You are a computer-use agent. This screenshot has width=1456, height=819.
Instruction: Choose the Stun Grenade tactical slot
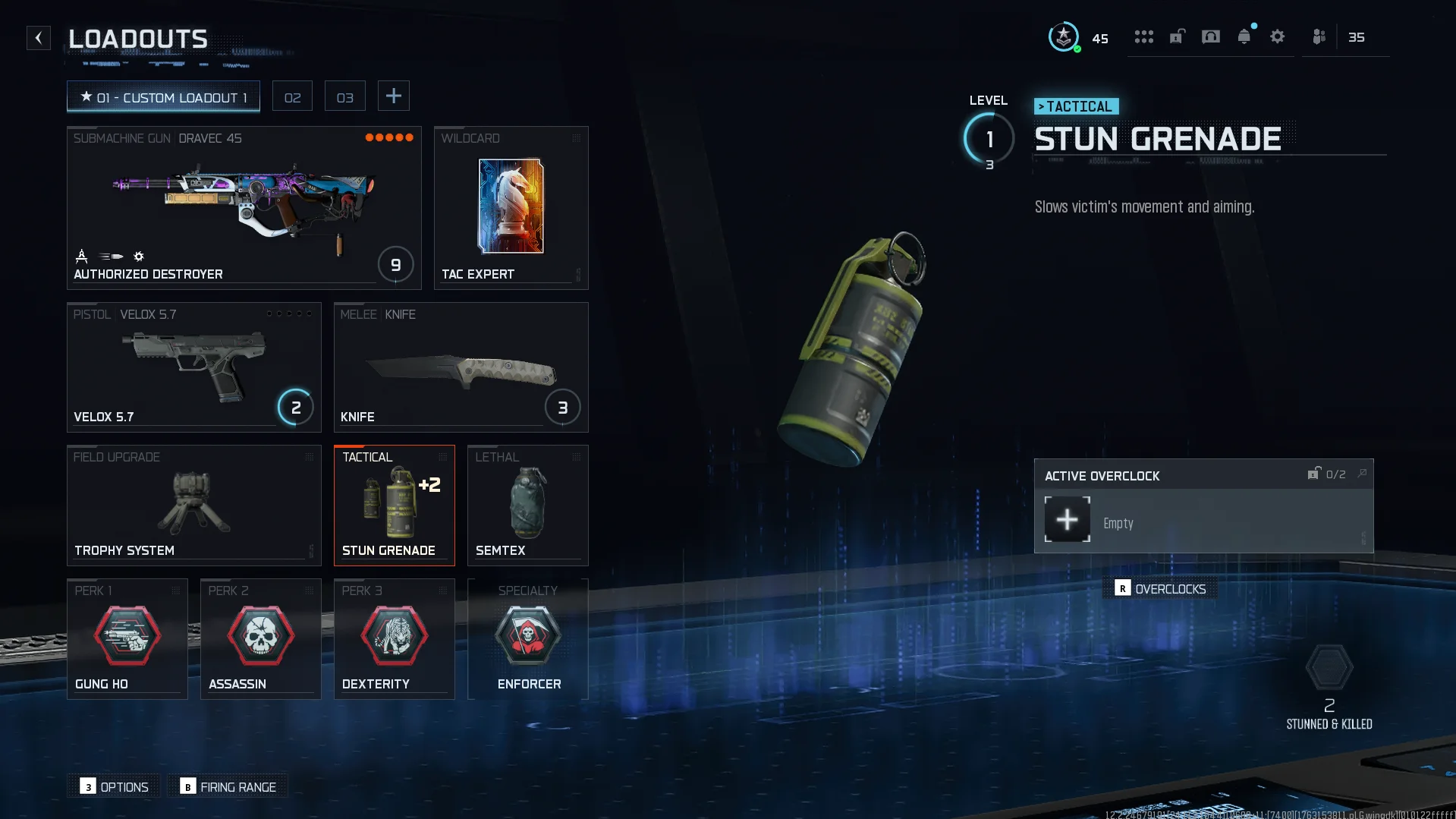(394, 505)
